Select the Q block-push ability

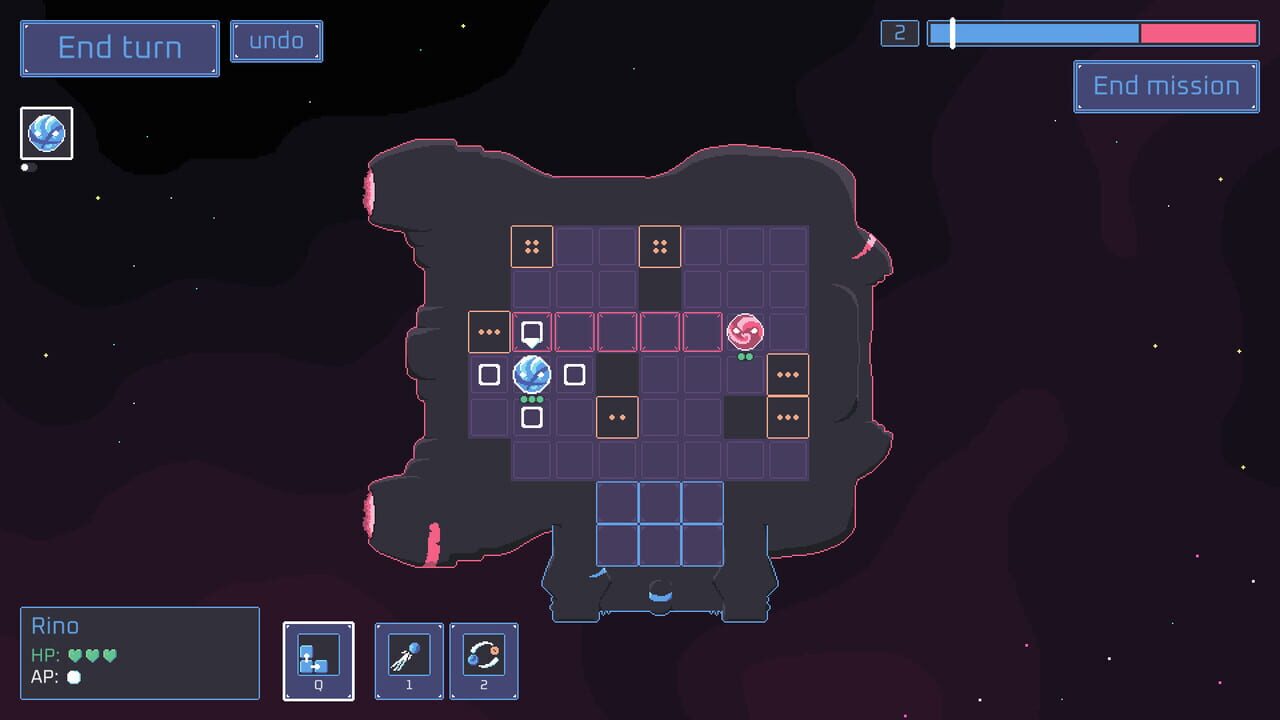318,660
